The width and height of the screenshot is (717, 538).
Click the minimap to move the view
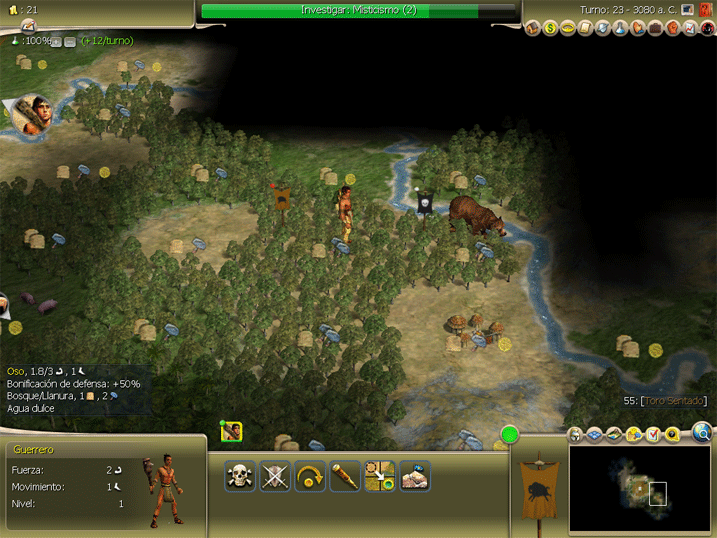click(639, 488)
